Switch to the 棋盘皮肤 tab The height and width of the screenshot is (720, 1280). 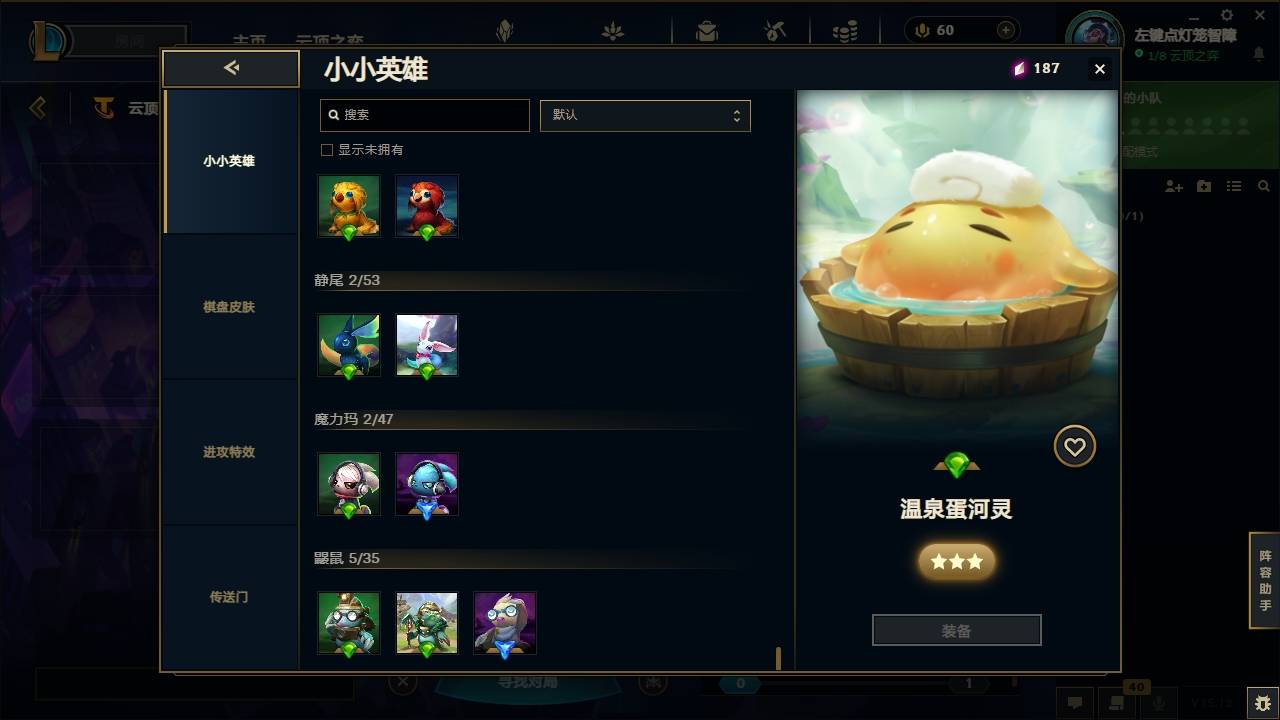pos(230,307)
